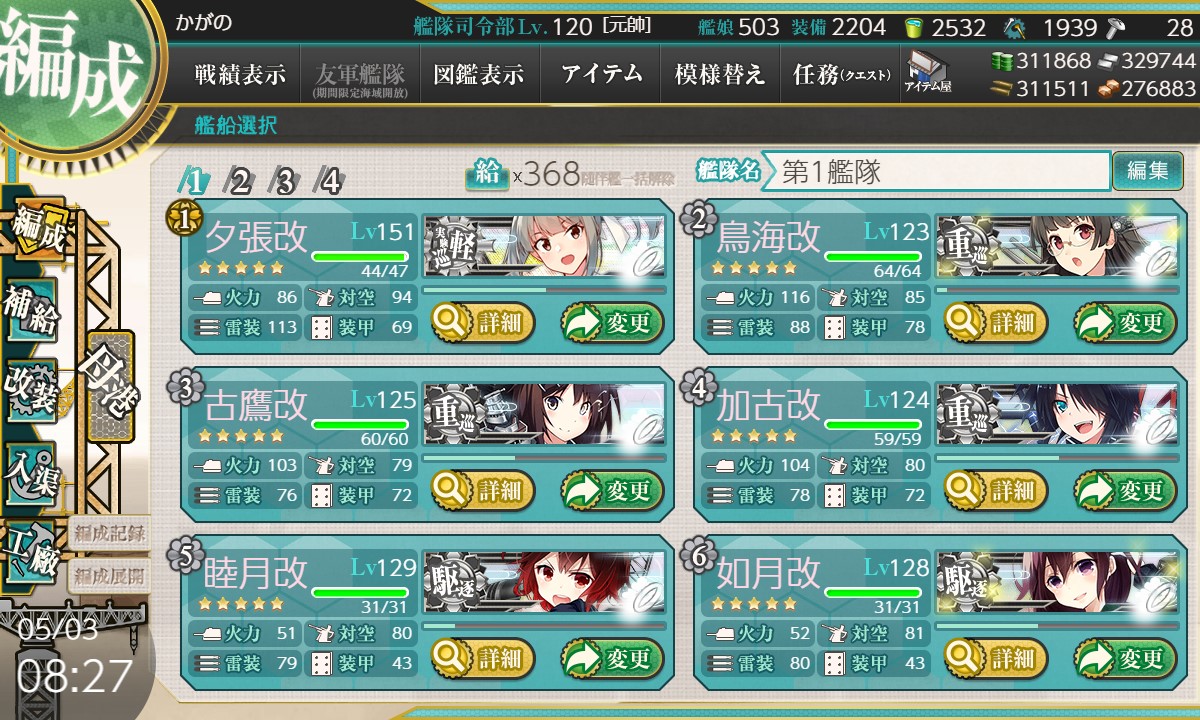Open 任務 (クエスト) quest menu
Image resolution: width=1200 pixels, height=720 pixels.
point(840,75)
